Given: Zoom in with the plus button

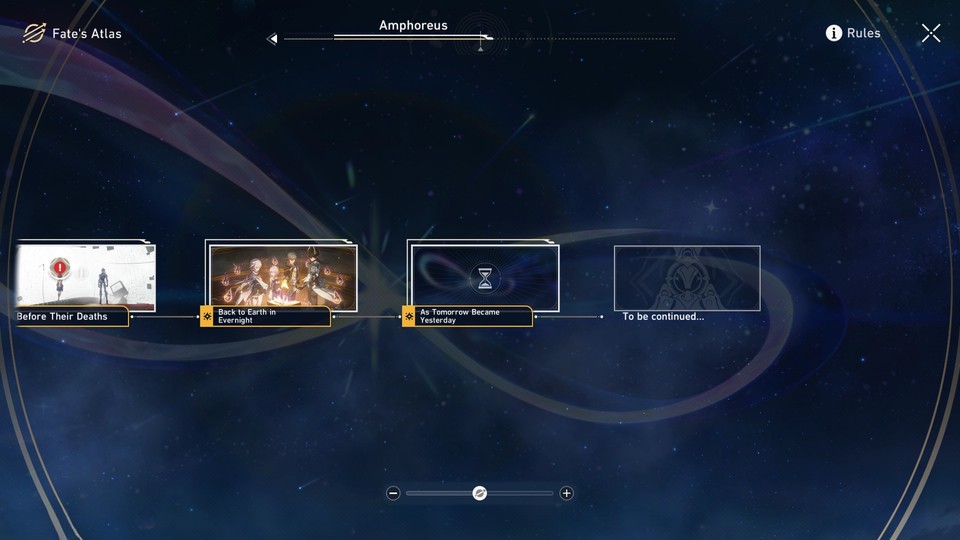Looking at the screenshot, I should (x=567, y=493).
